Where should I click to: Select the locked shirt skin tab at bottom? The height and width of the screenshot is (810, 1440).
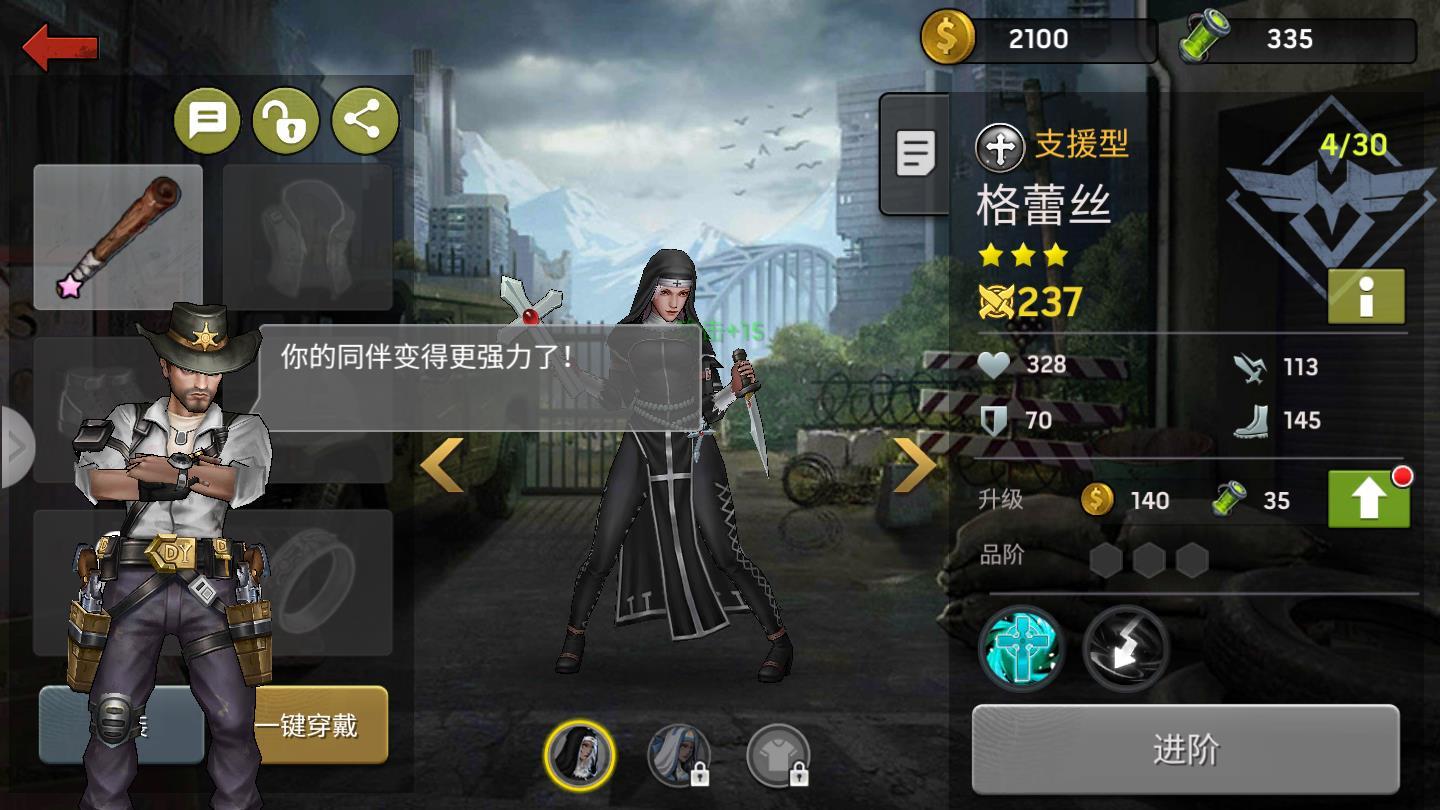point(781,756)
